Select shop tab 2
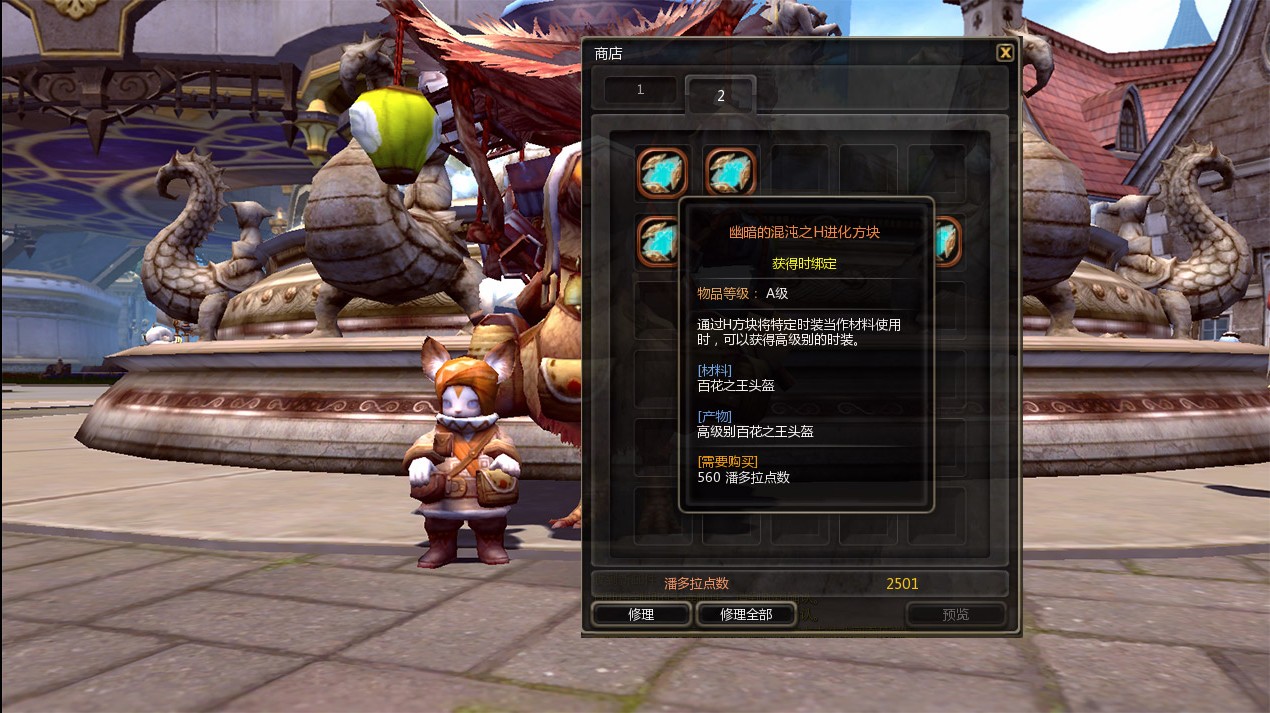 (x=720, y=95)
